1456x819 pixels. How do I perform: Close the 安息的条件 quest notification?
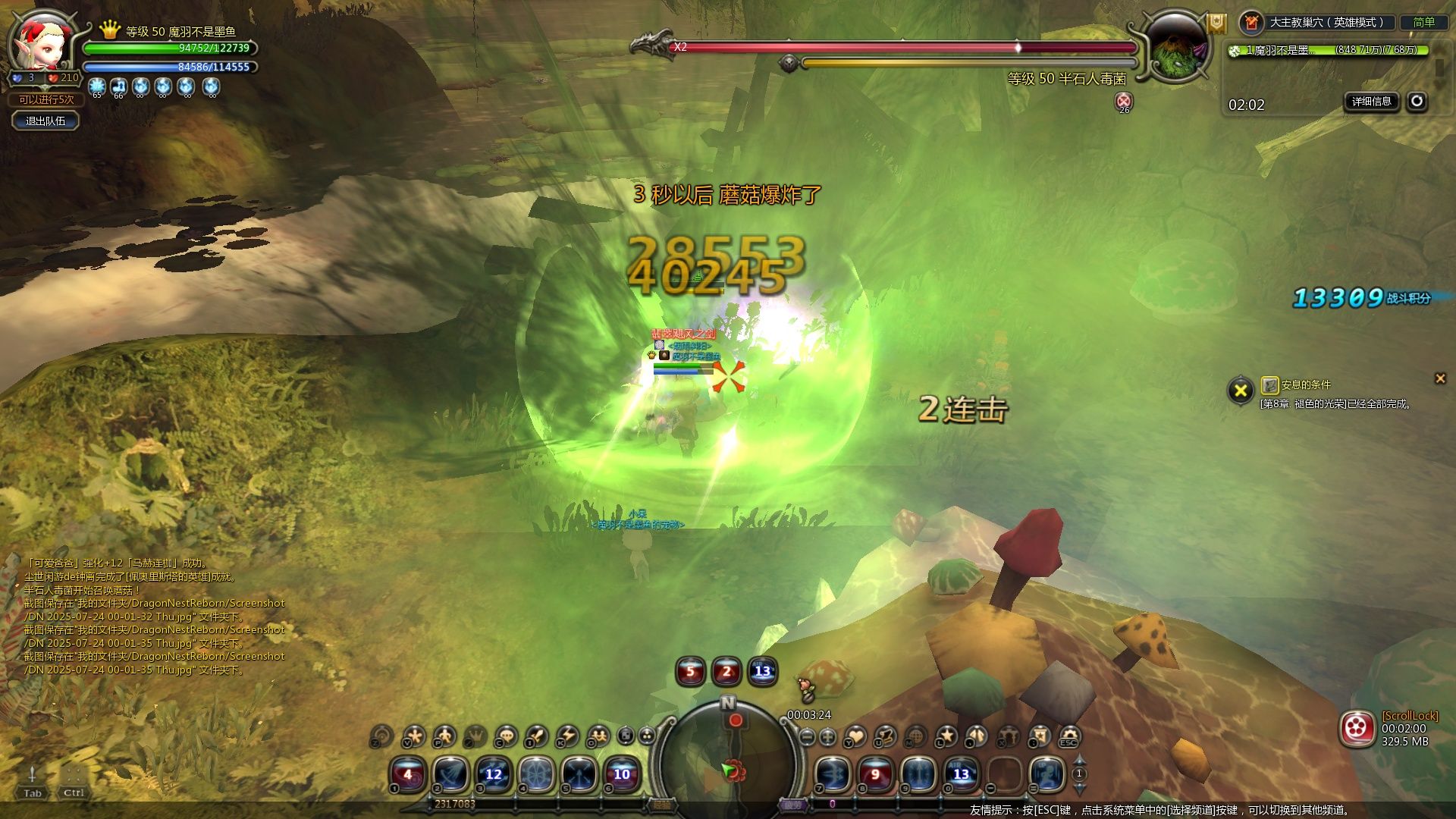pos(1440,378)
